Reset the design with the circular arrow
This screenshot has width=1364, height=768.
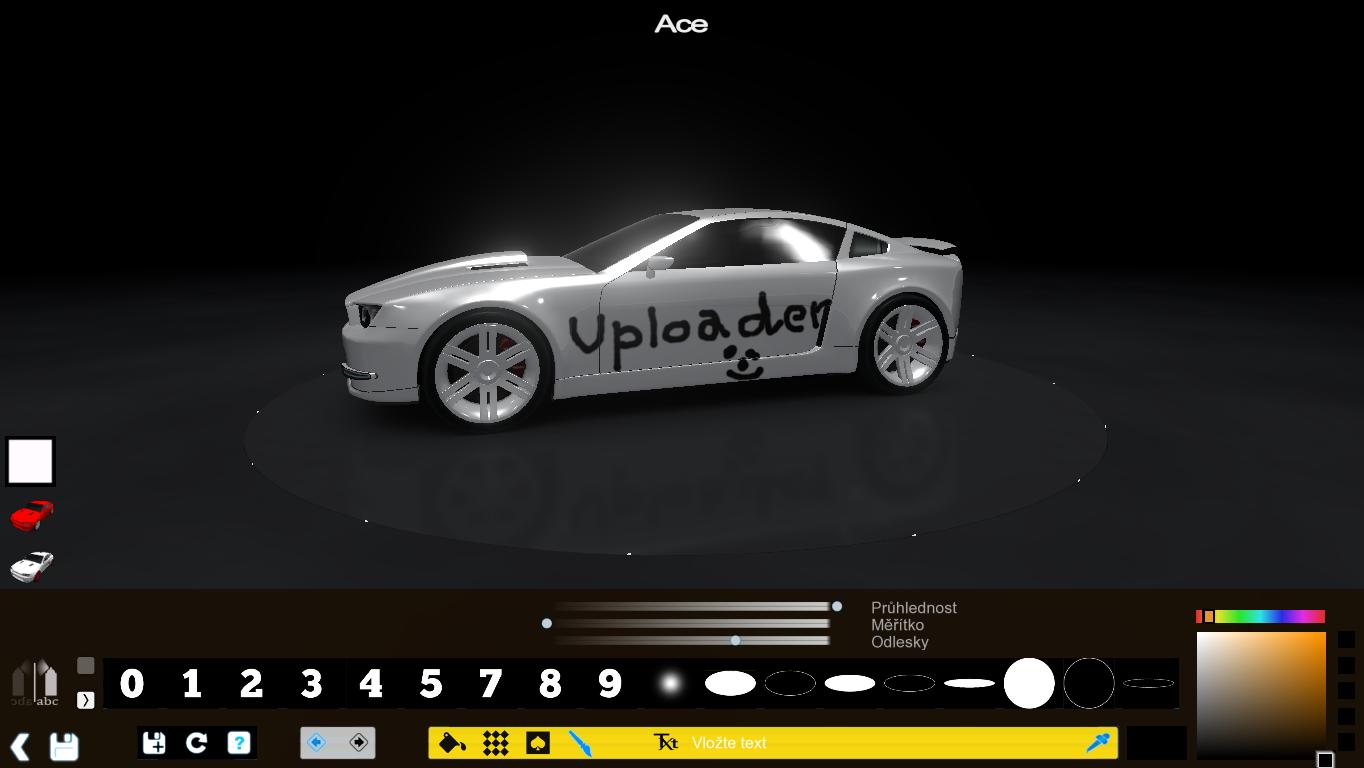pyautogui.click(x=196, y=743)
